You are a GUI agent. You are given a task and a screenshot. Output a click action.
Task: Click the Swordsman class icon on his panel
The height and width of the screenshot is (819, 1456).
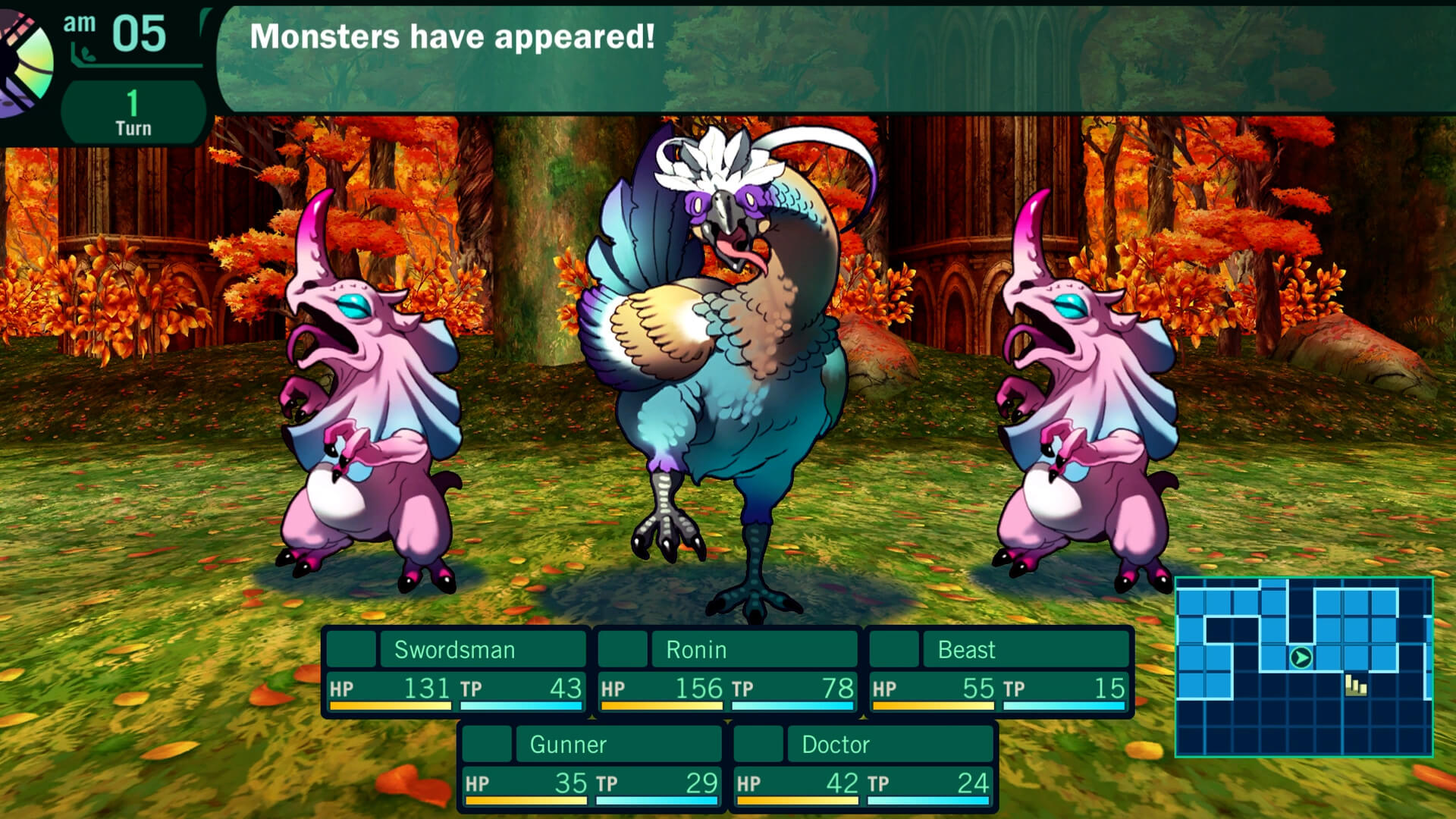click(351, 649)
